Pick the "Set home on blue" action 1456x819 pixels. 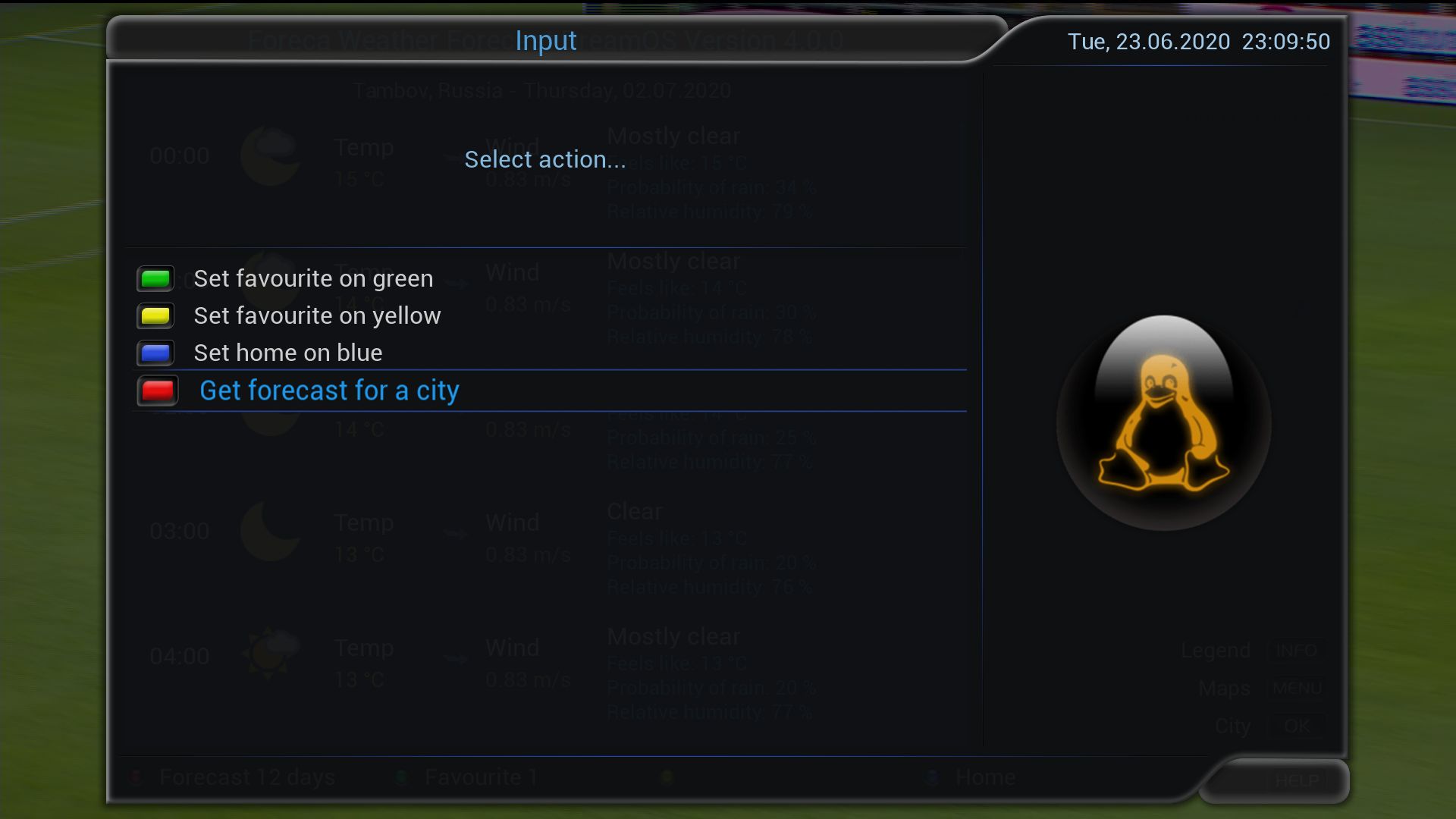(288, 353)
